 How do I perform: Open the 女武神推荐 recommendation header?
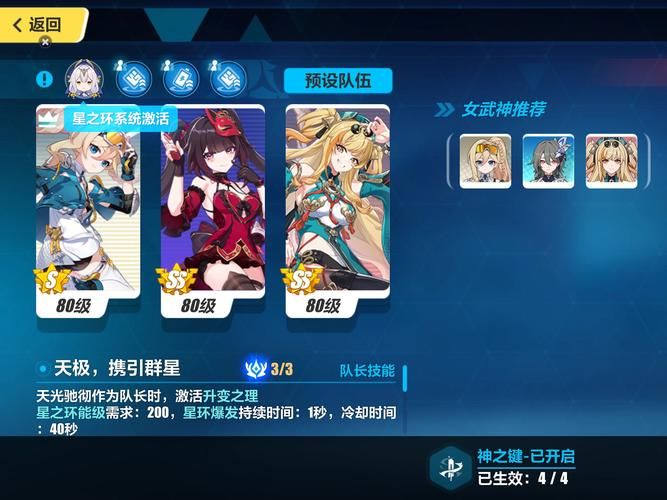(x=502, y=109)
